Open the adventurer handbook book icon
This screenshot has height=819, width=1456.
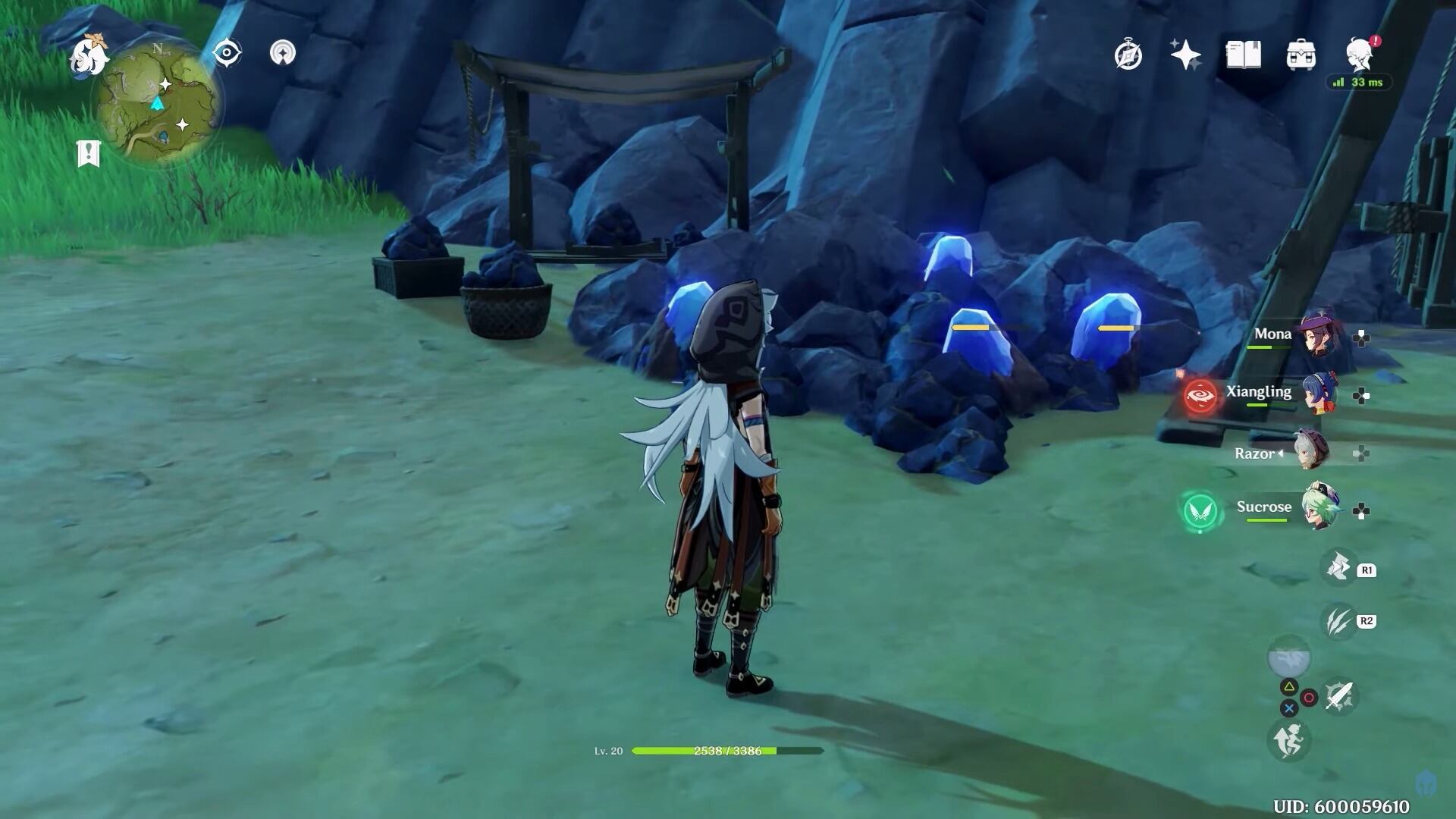[x=1244, y=55]
